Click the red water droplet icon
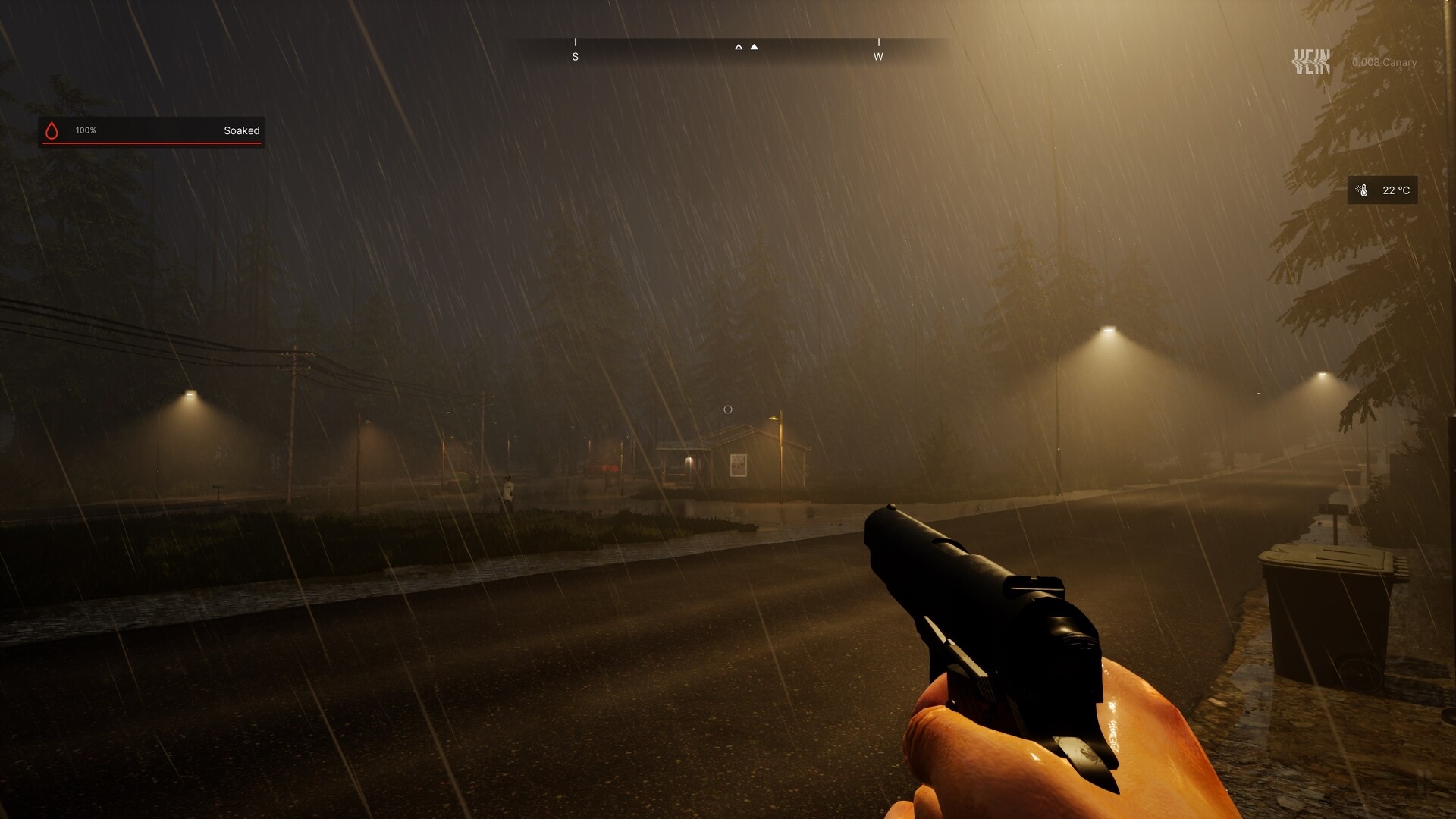 point(52,130)
